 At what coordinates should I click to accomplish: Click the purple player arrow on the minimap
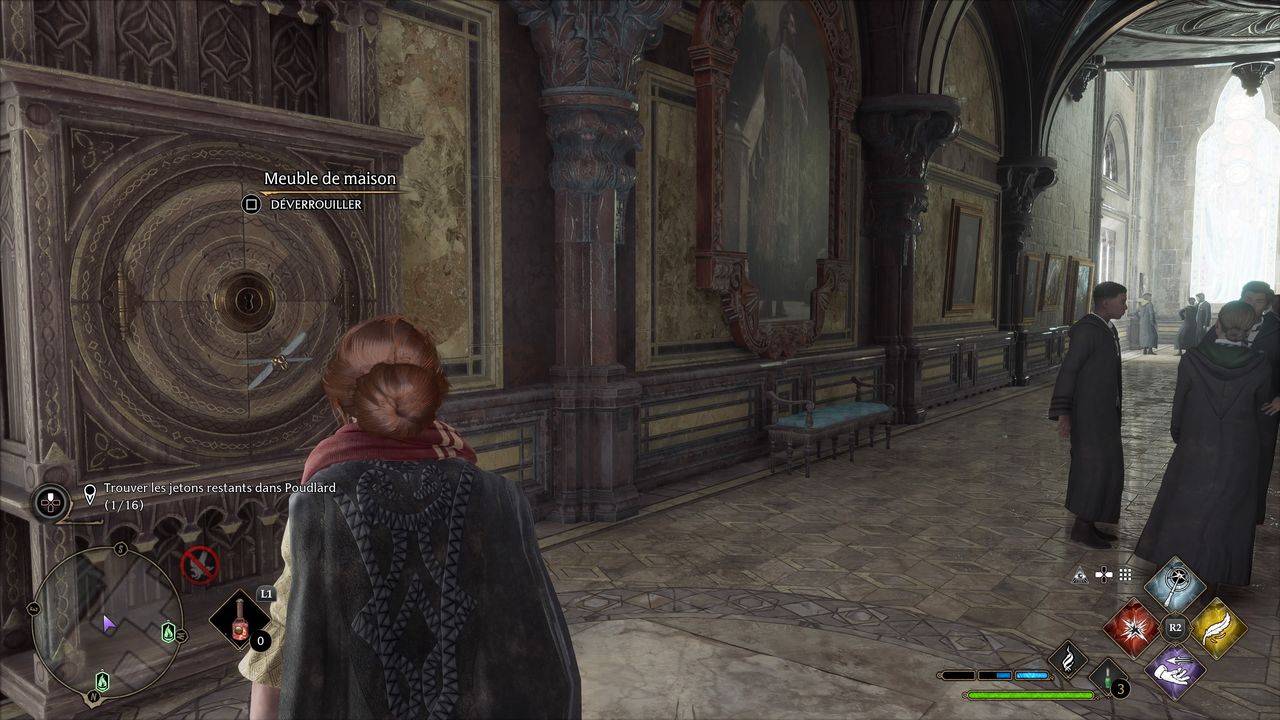109,625
